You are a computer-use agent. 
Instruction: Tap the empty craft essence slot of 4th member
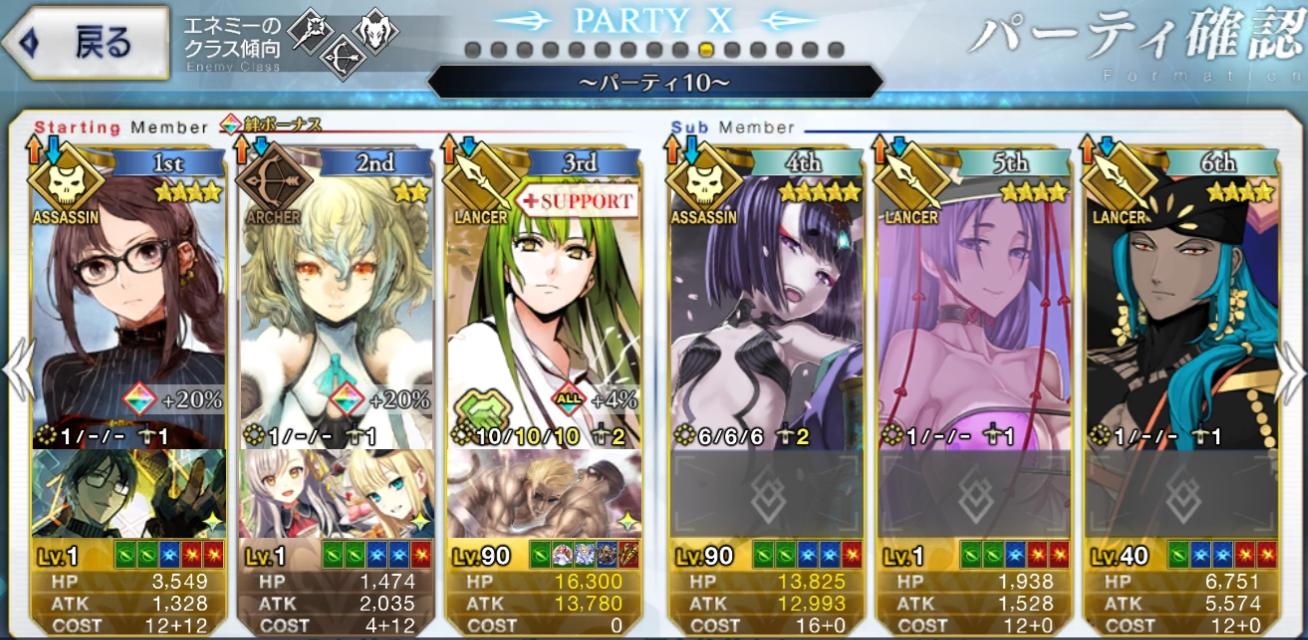[x=767, y=494]
